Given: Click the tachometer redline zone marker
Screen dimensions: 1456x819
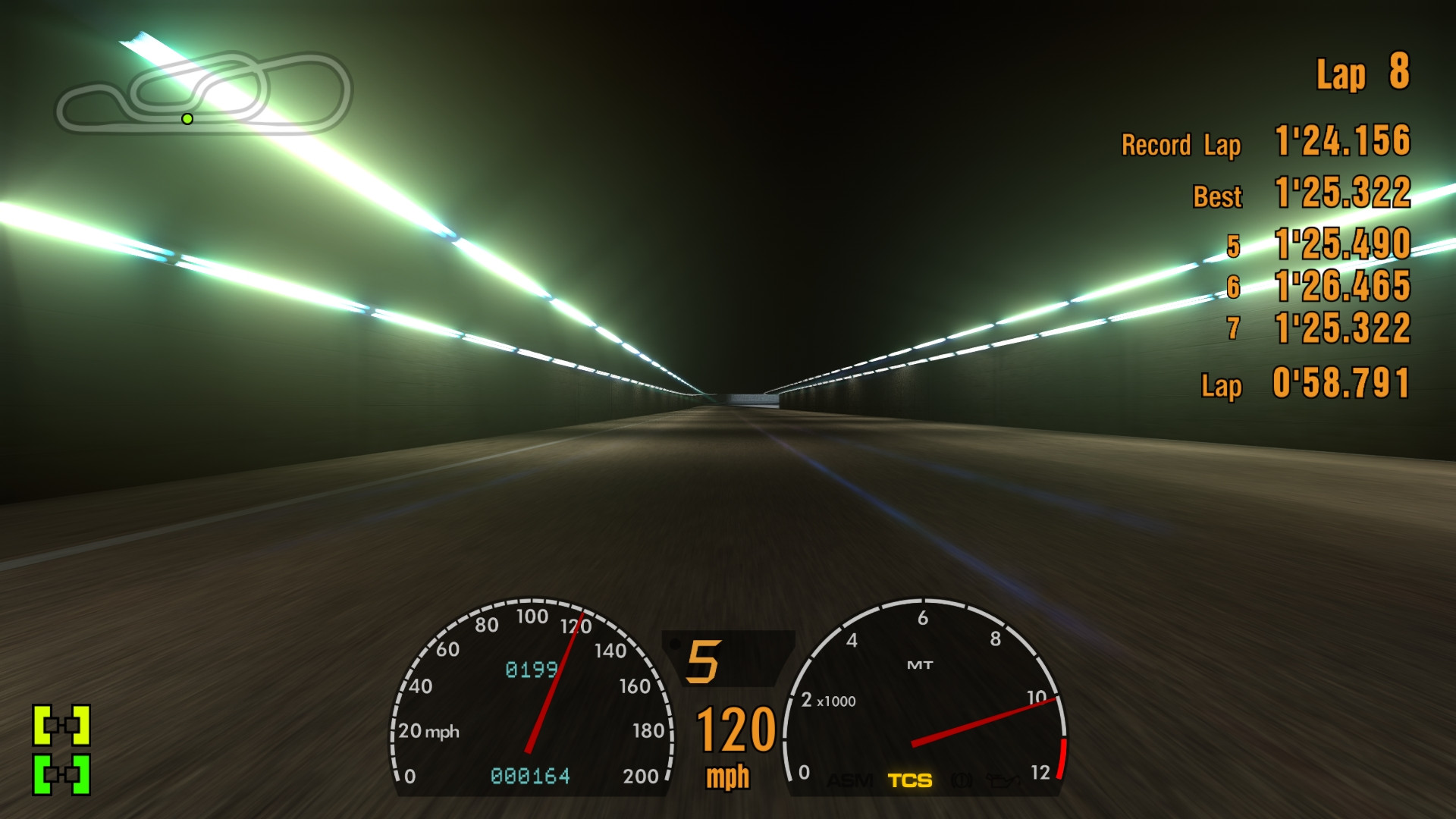Looking at the screenshot, I should [x=1063, y=758].
